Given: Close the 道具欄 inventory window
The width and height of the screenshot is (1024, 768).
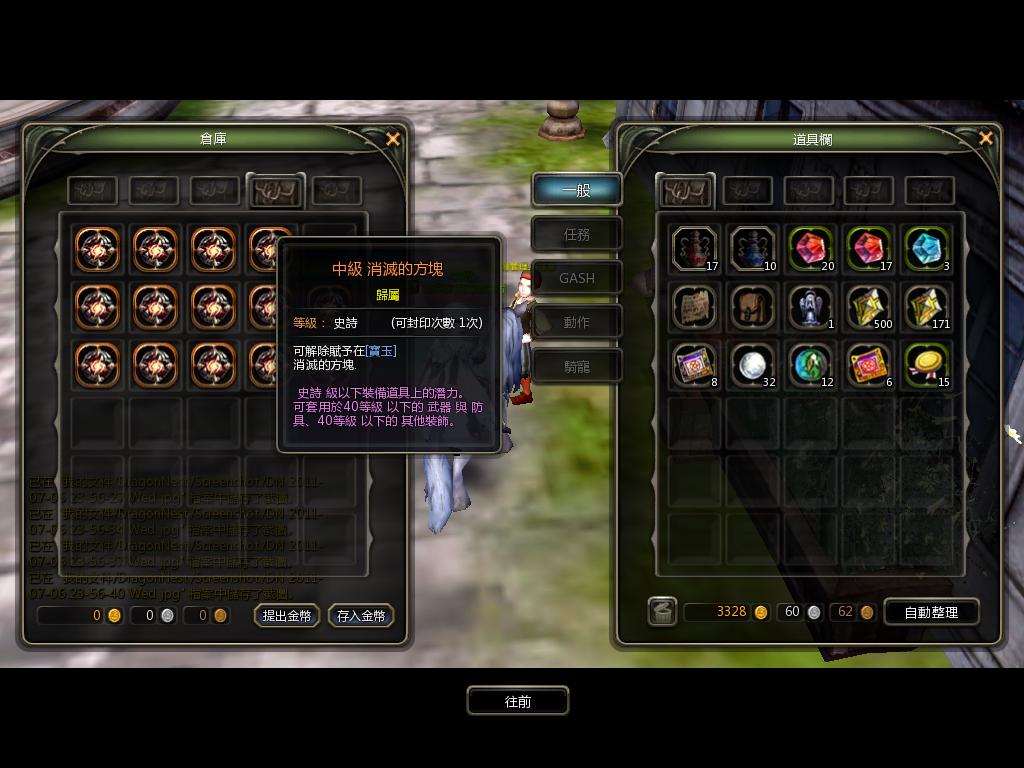Looking at the screenshot, I should 986,138.
